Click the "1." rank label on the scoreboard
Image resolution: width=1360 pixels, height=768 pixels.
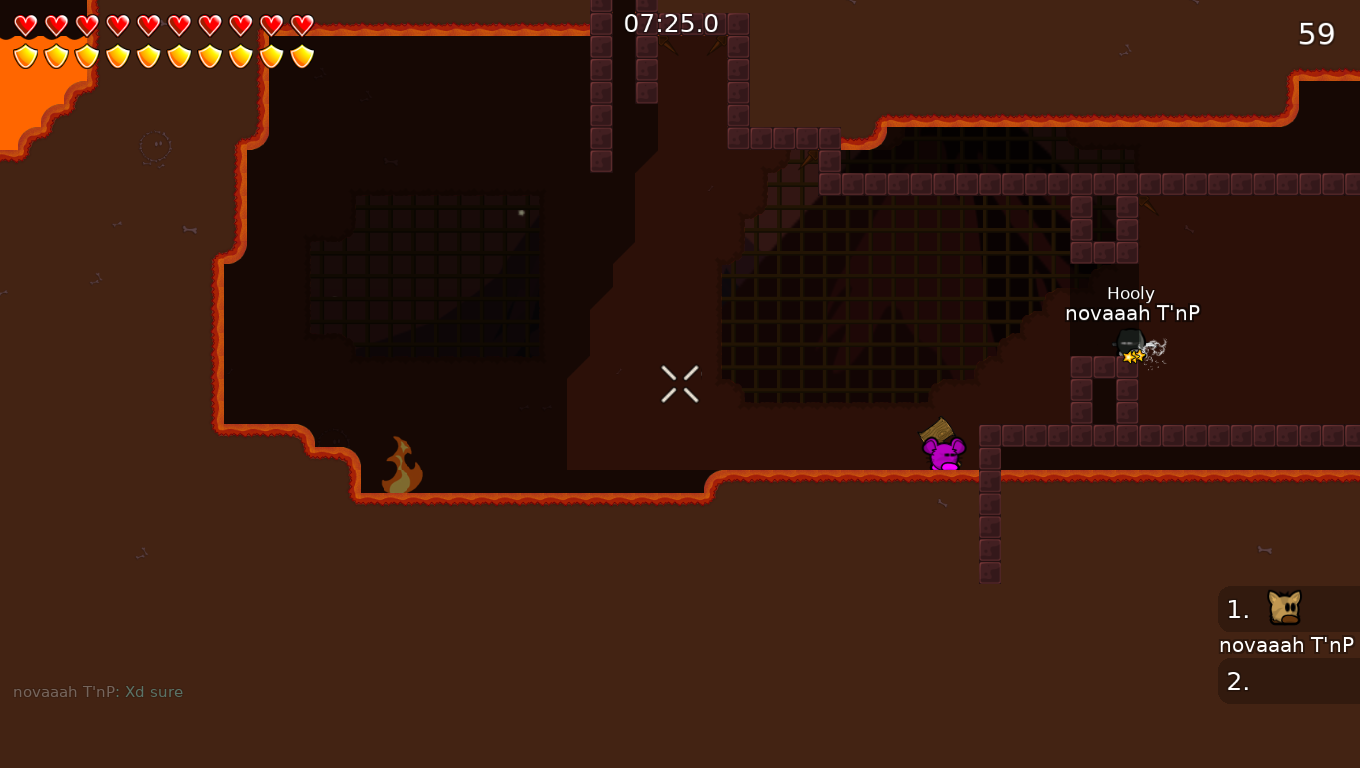[x=1238, y=610]
